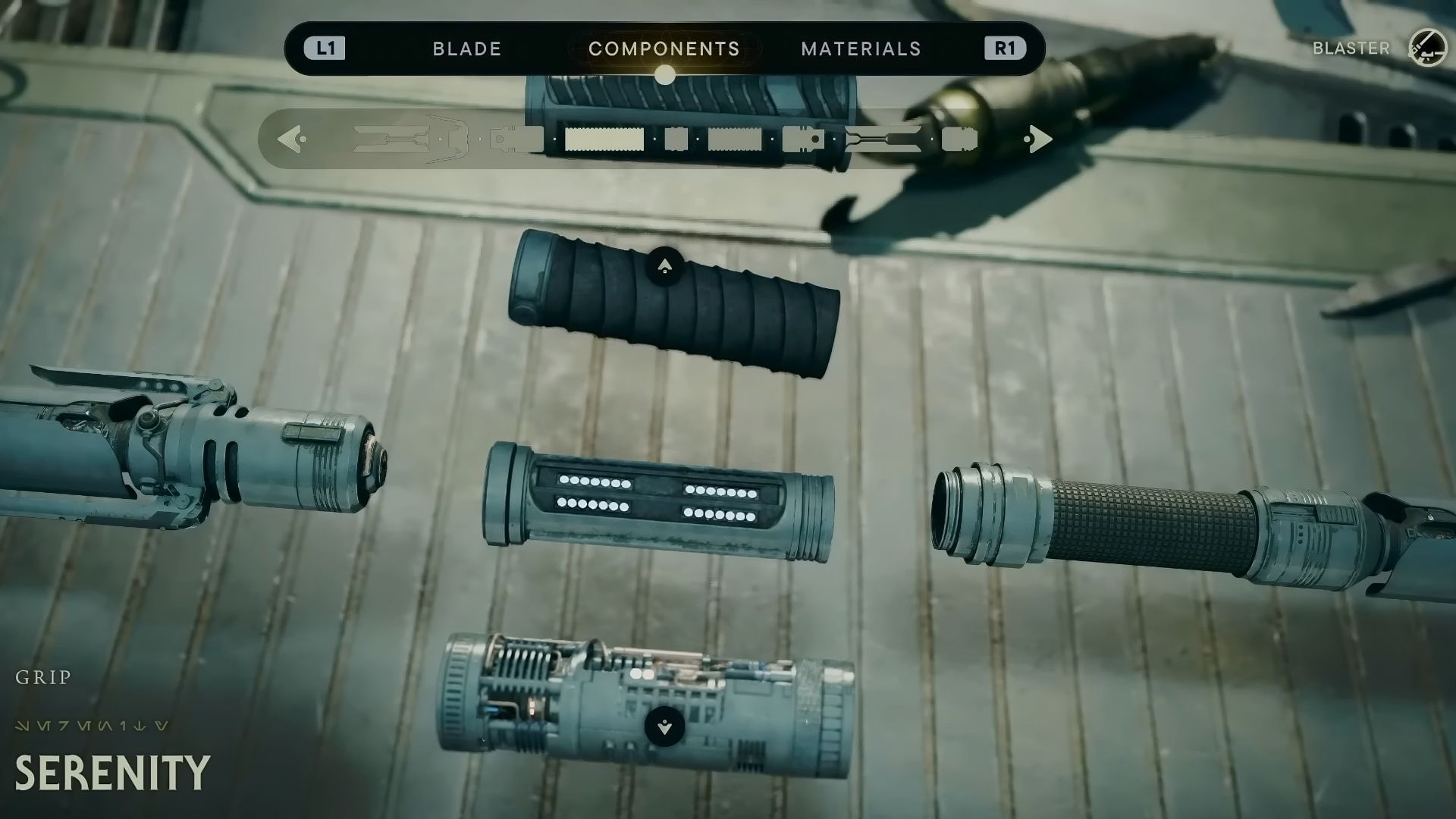Viewport: 1456px width, 819px height.
Task: Switch to the BLADE tab
Action: (466, 49)
